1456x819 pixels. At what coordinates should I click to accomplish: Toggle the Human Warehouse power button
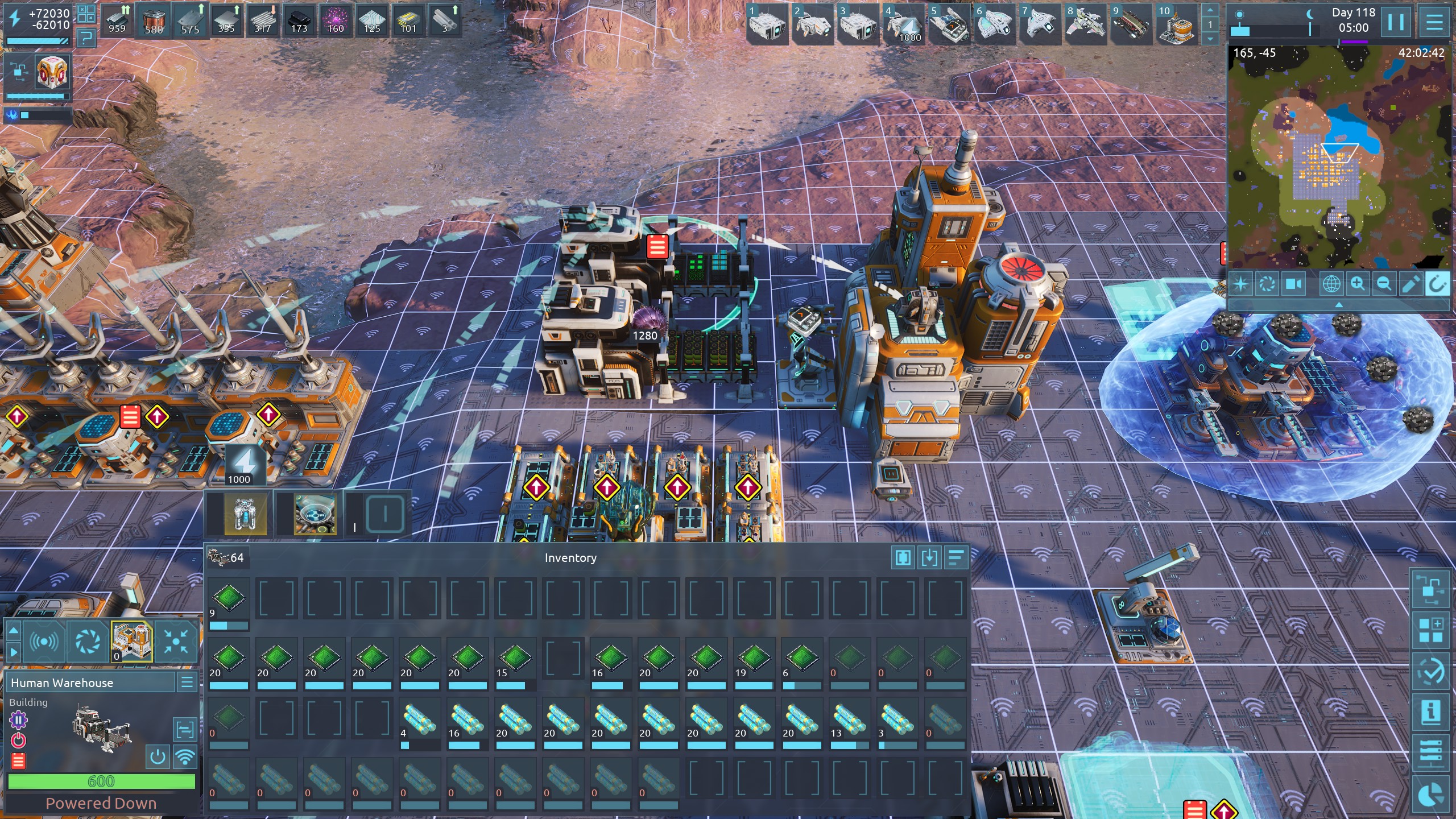click(158, 757)
